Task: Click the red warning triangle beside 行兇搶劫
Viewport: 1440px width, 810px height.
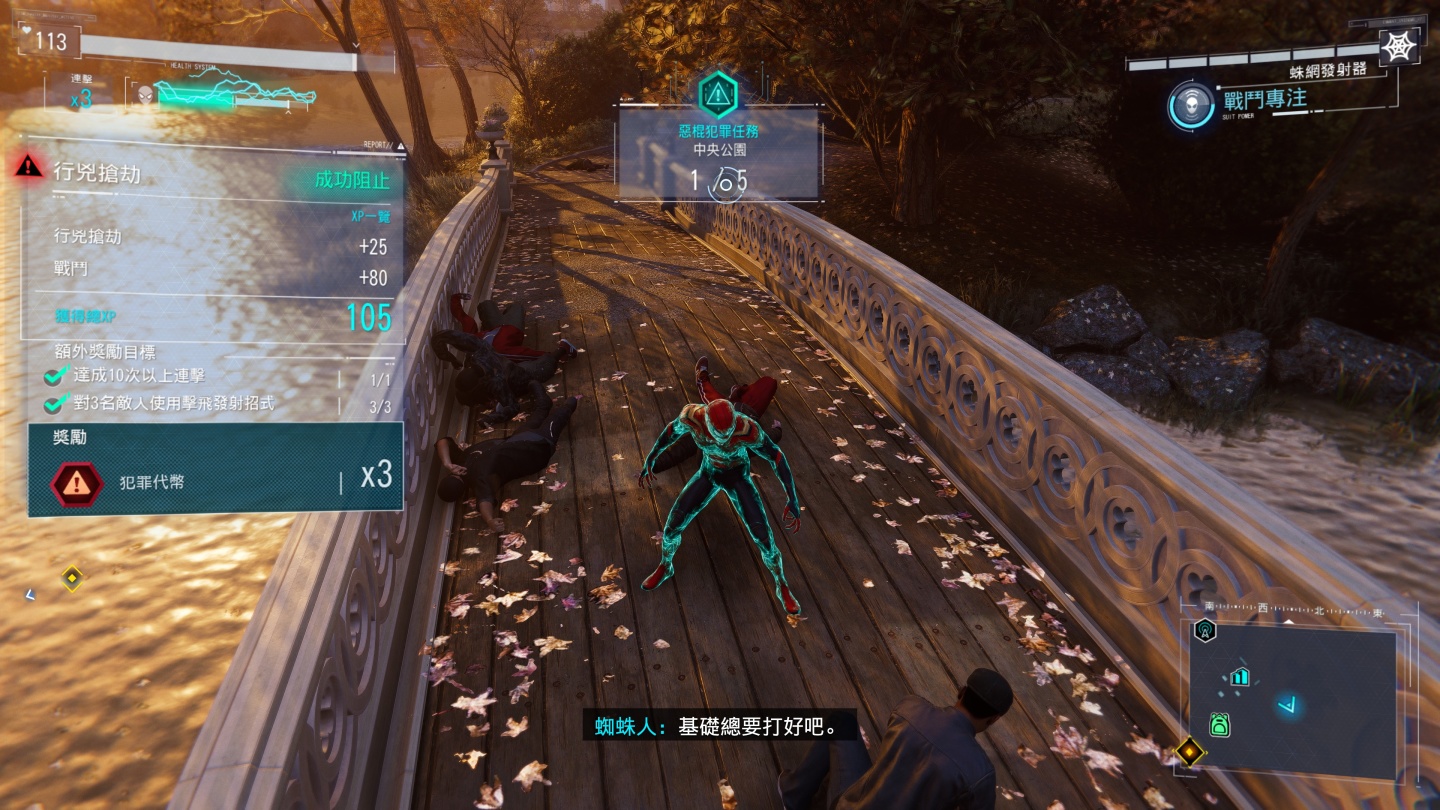Action: click(x=29, y=167)
